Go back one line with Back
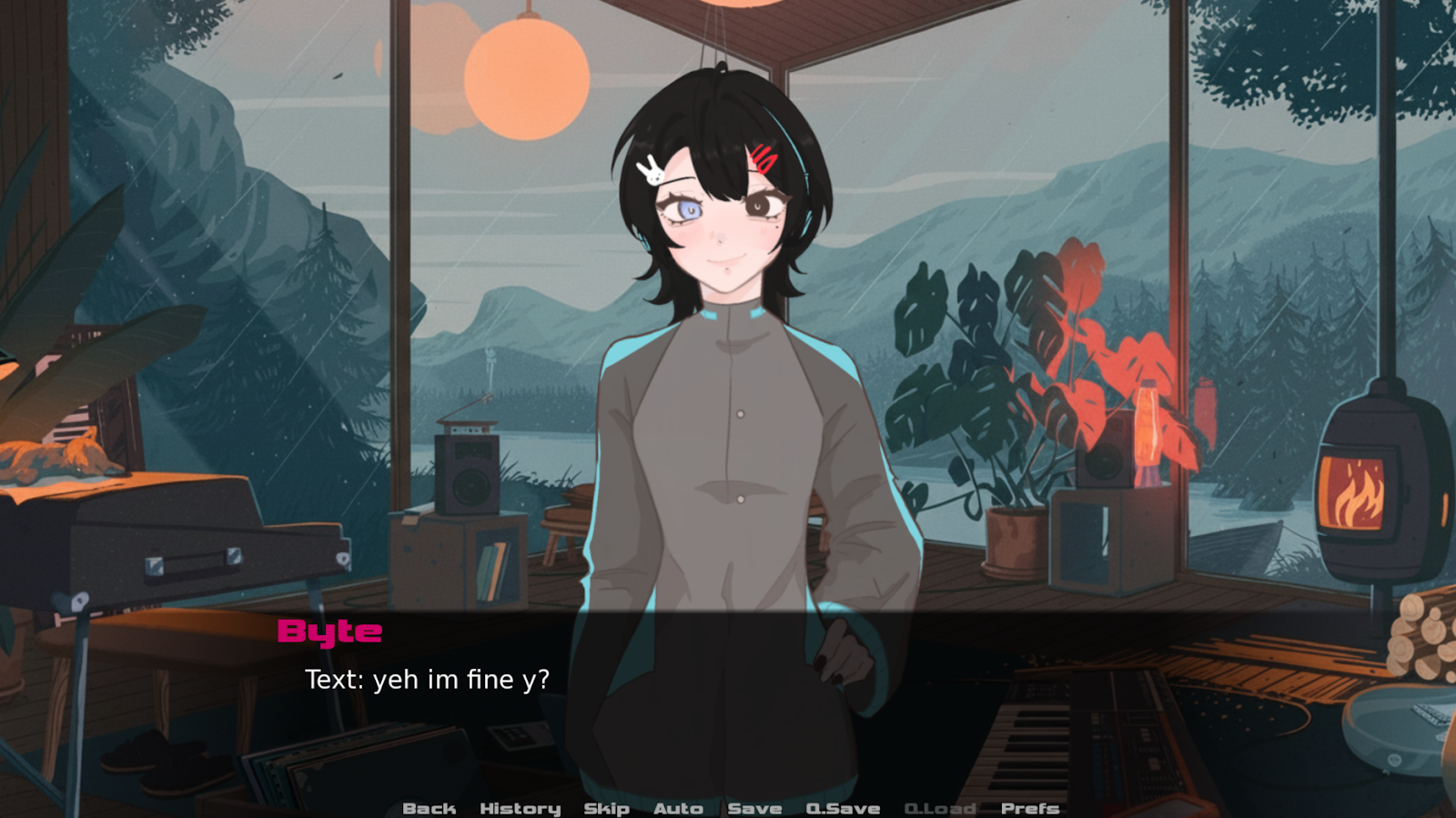 (429, 808)
